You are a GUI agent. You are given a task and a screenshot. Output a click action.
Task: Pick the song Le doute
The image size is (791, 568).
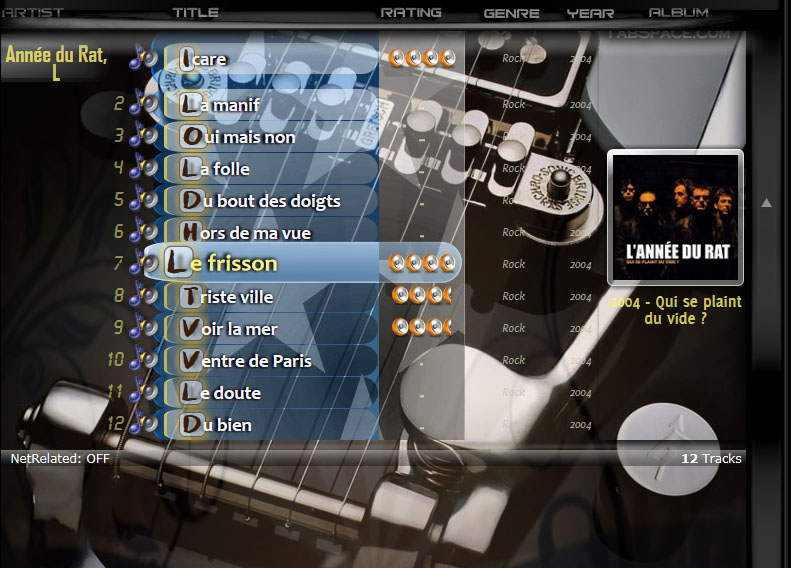[x=229, y=393]
